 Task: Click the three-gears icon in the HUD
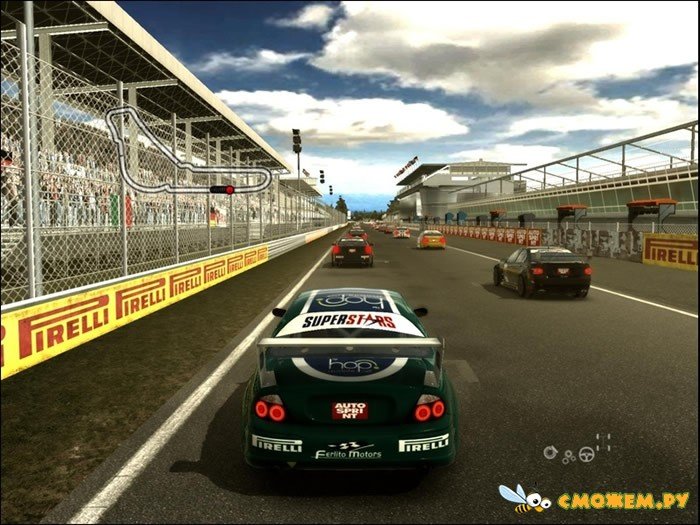[x=569, y=457]
